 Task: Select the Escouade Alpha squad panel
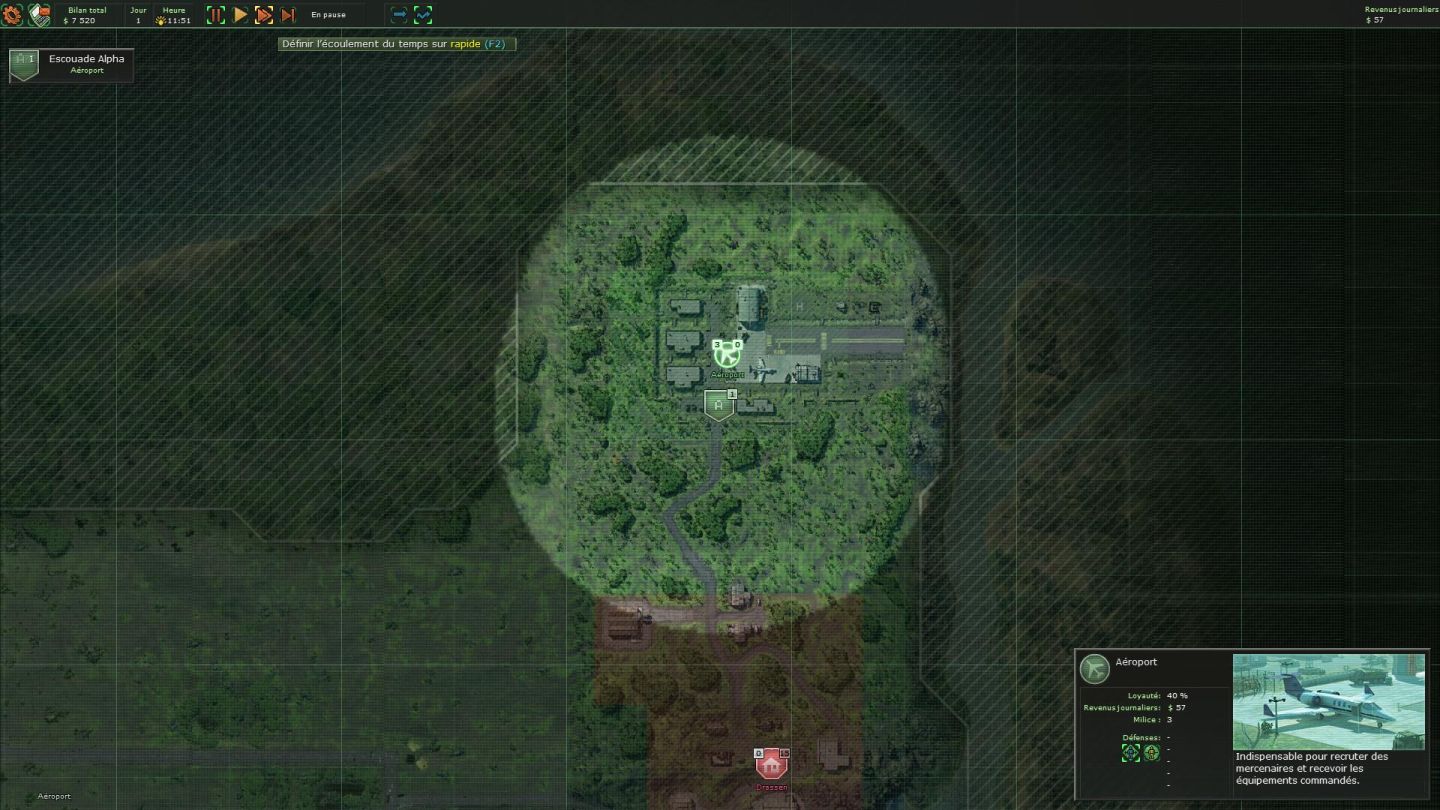click(x=71, y=65)
